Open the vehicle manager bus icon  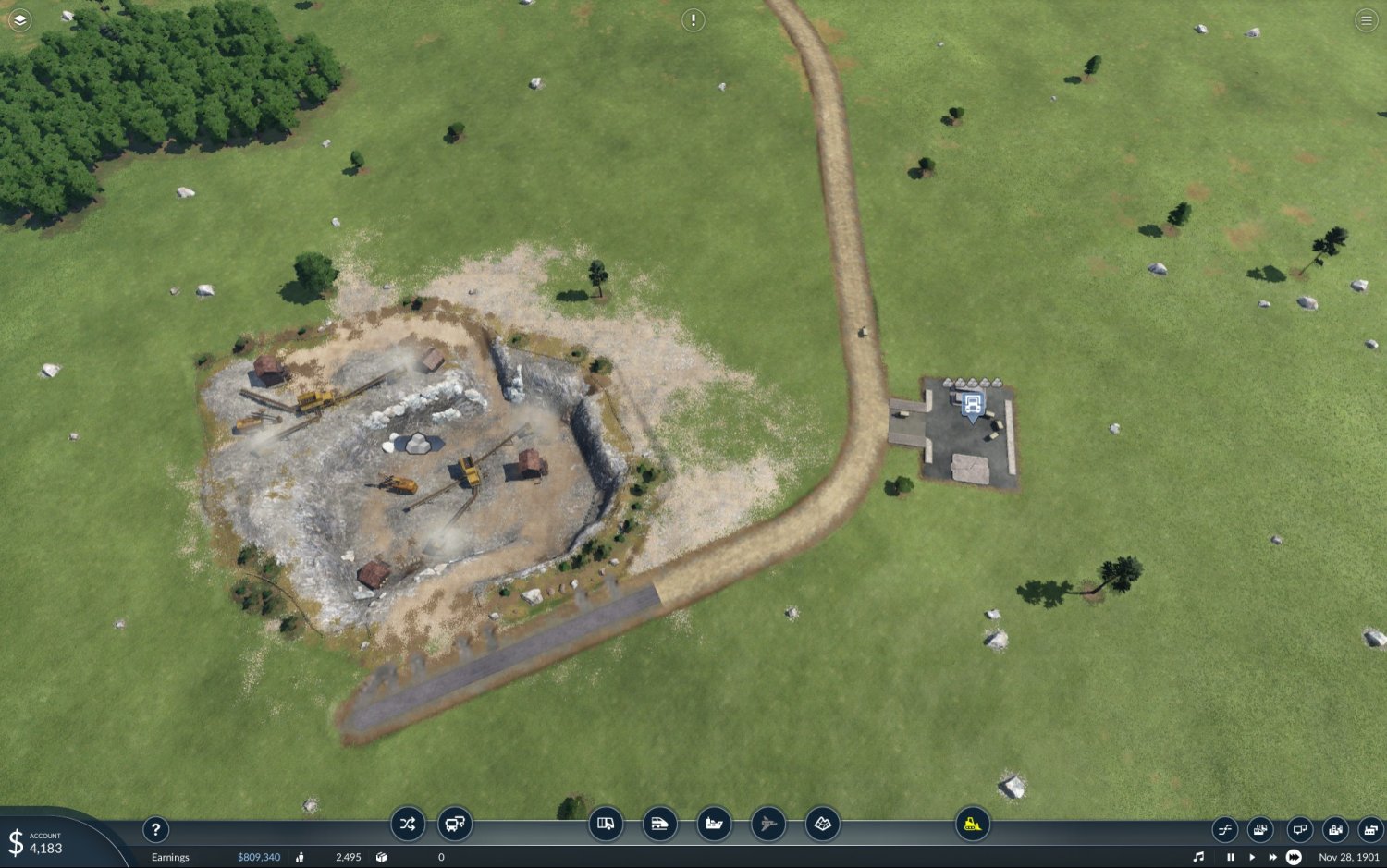[455, 824]
